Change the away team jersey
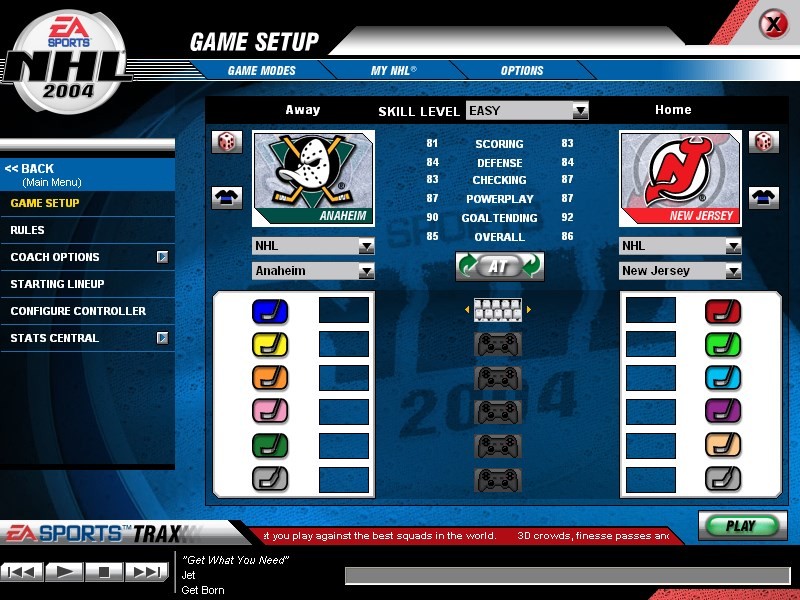 click(x=227, y=197)
